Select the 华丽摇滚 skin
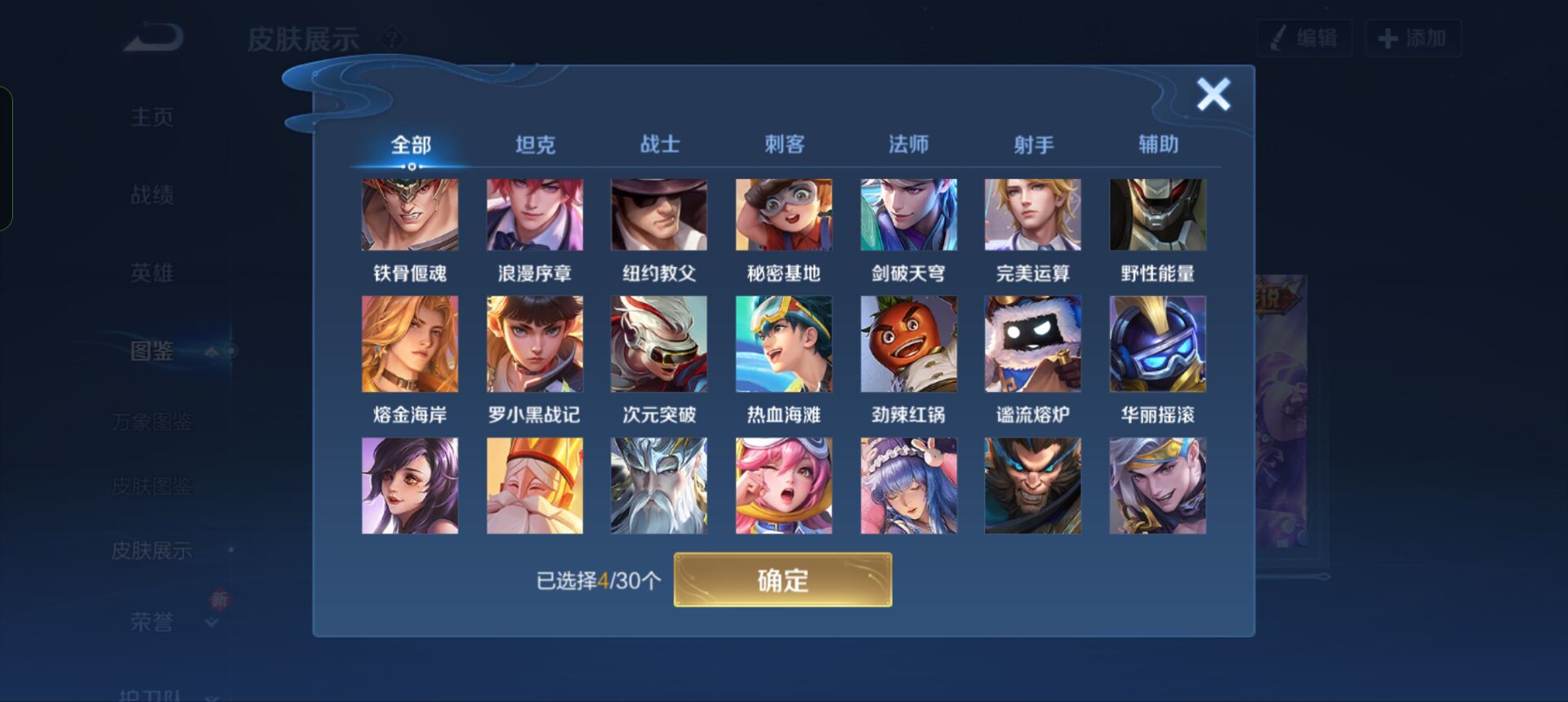The width and height of the screenshot is (1568, 702). [x=1158, y=343]
